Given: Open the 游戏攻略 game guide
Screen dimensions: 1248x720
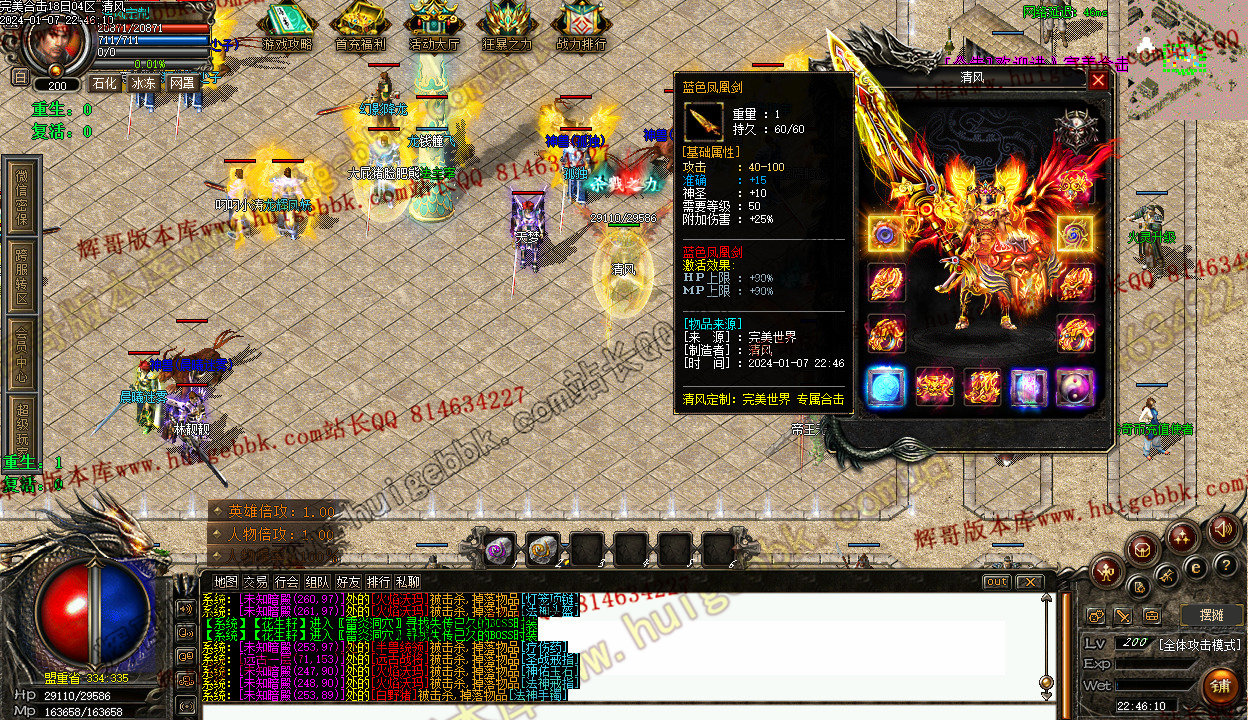Looking at the screenshot, I should [287, 26].
